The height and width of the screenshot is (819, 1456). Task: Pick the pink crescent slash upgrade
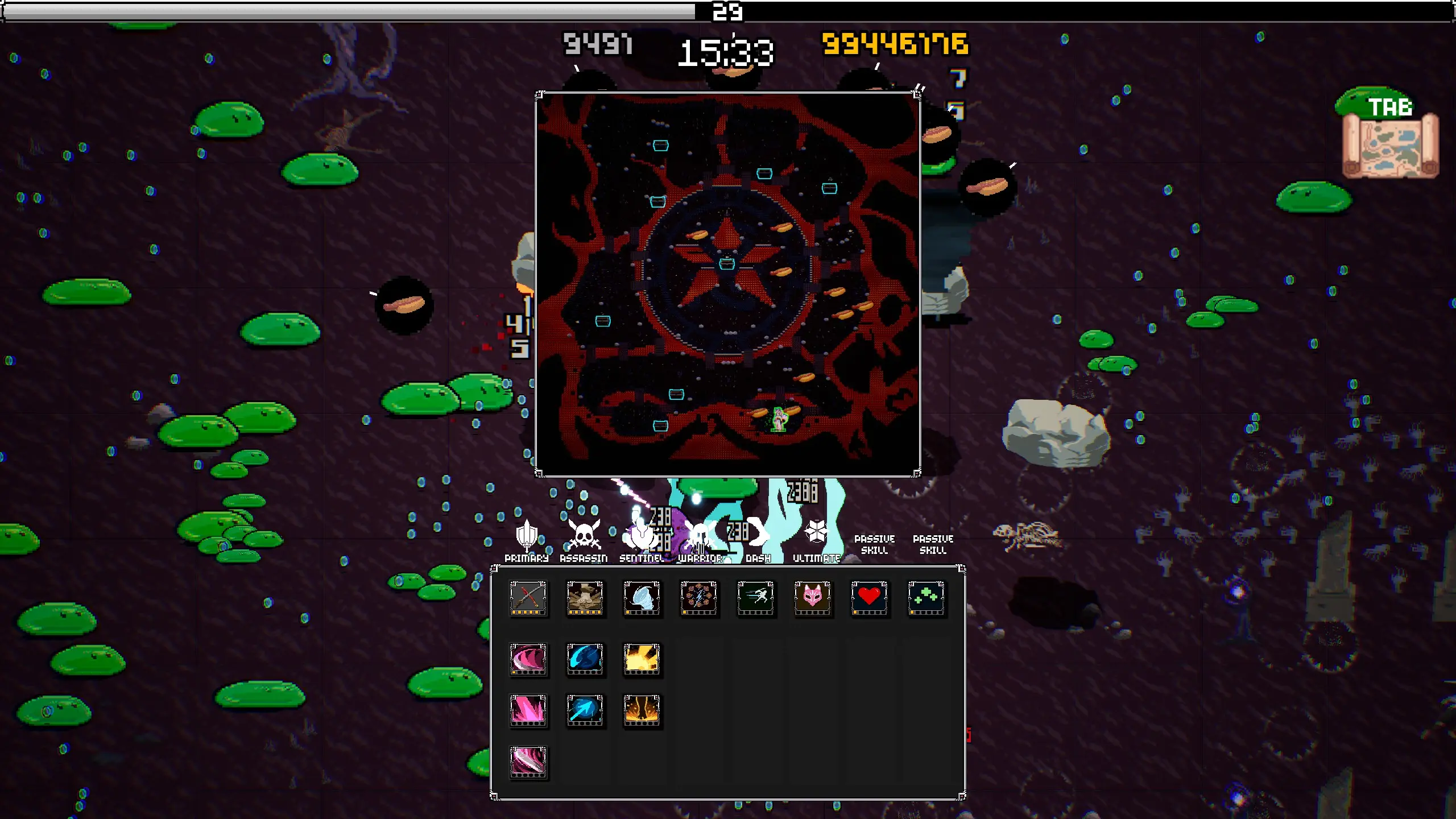pyautogui.click(x=528, y=660)
